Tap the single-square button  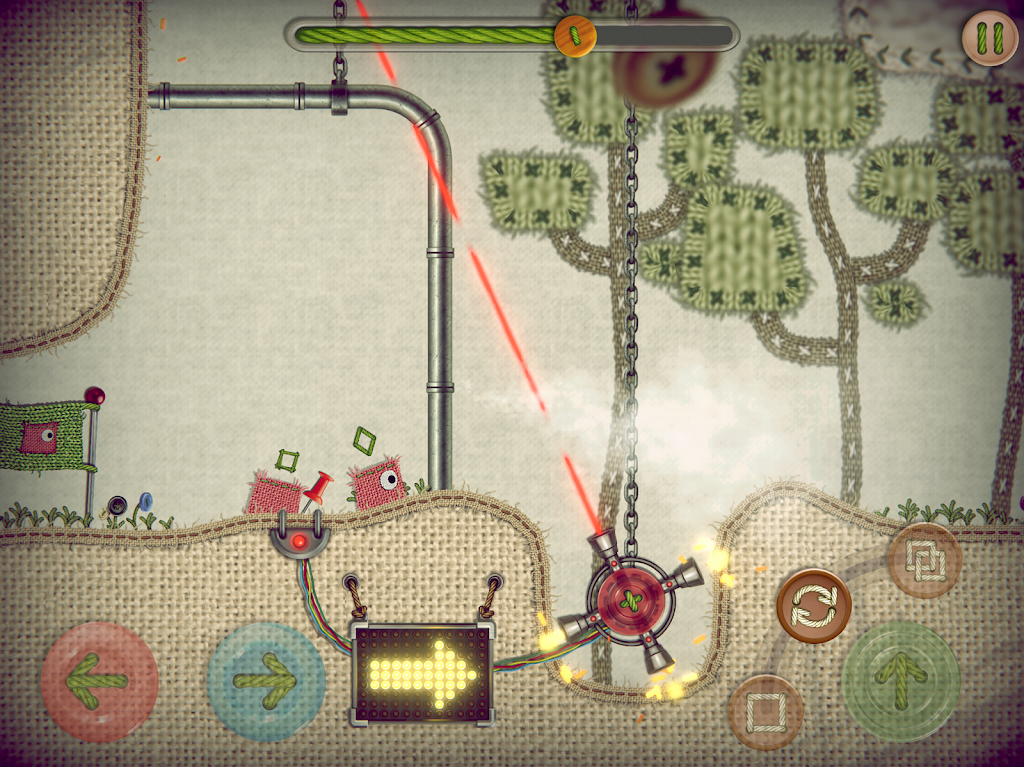(766, 712)
